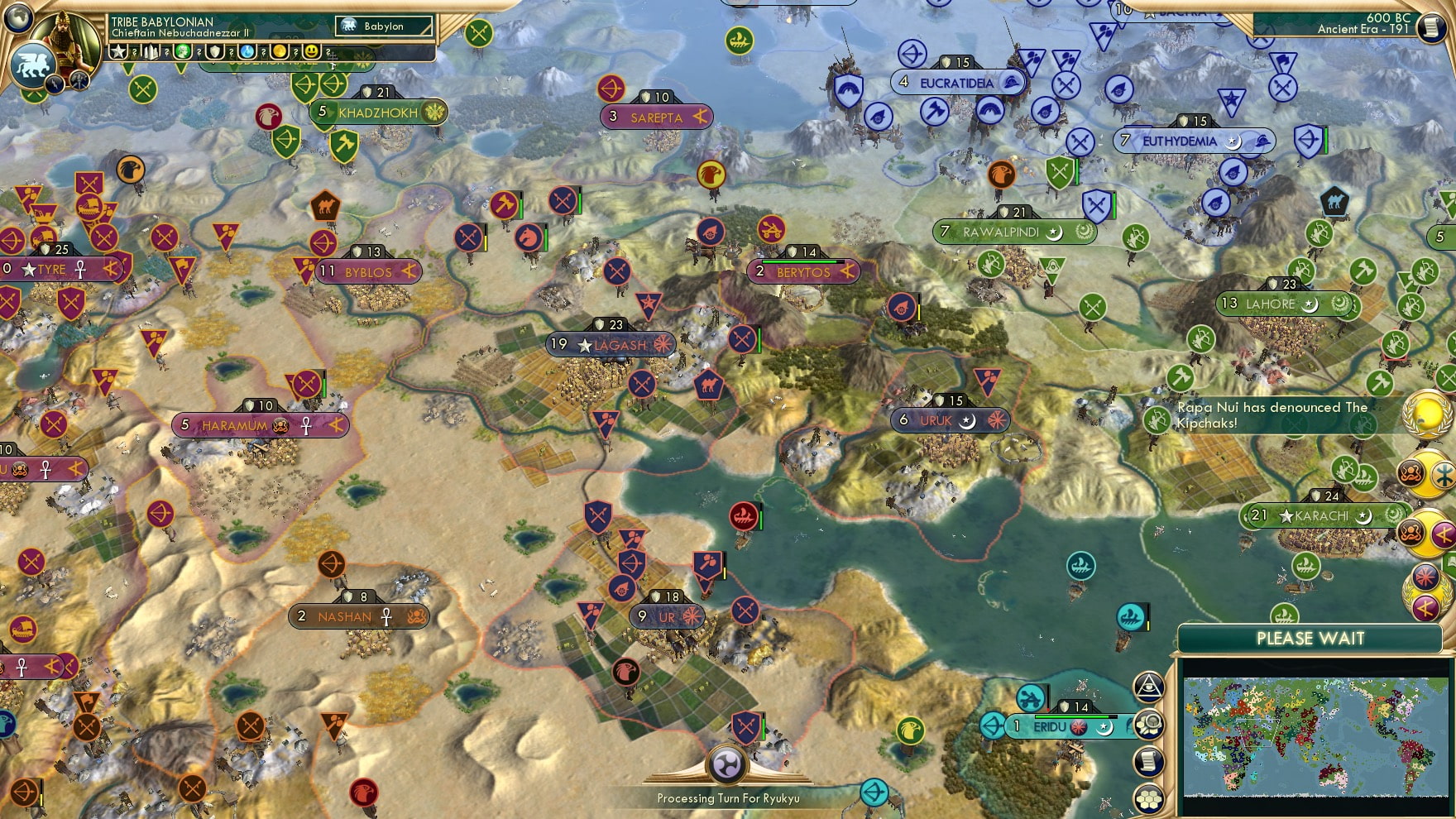Click the white star score icon

[119, 52]
